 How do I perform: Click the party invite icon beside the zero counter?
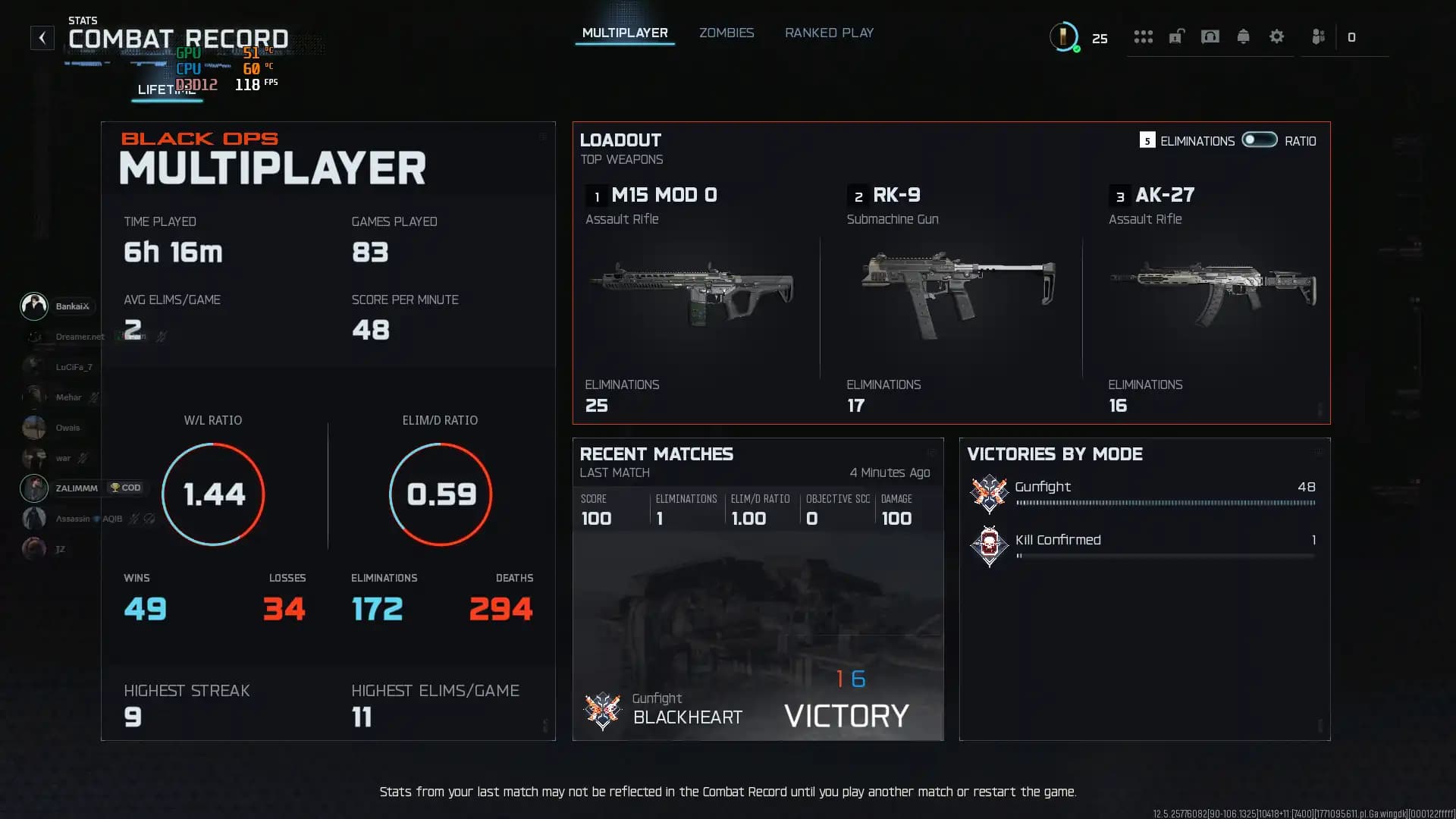[x=1318, y=36]
